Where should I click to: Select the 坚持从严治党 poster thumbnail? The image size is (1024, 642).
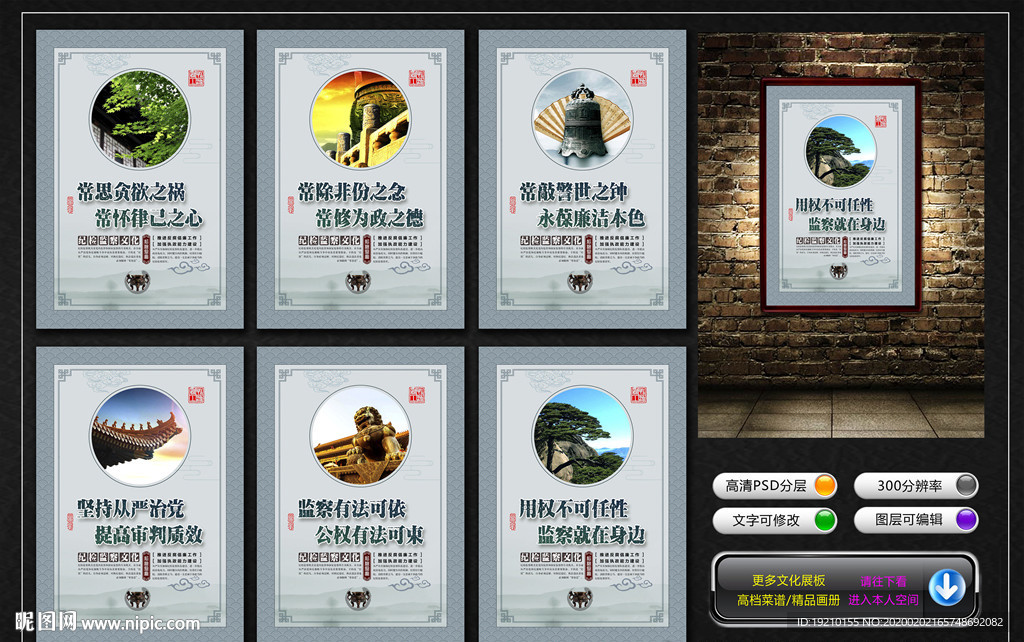(x=140, y=495)
